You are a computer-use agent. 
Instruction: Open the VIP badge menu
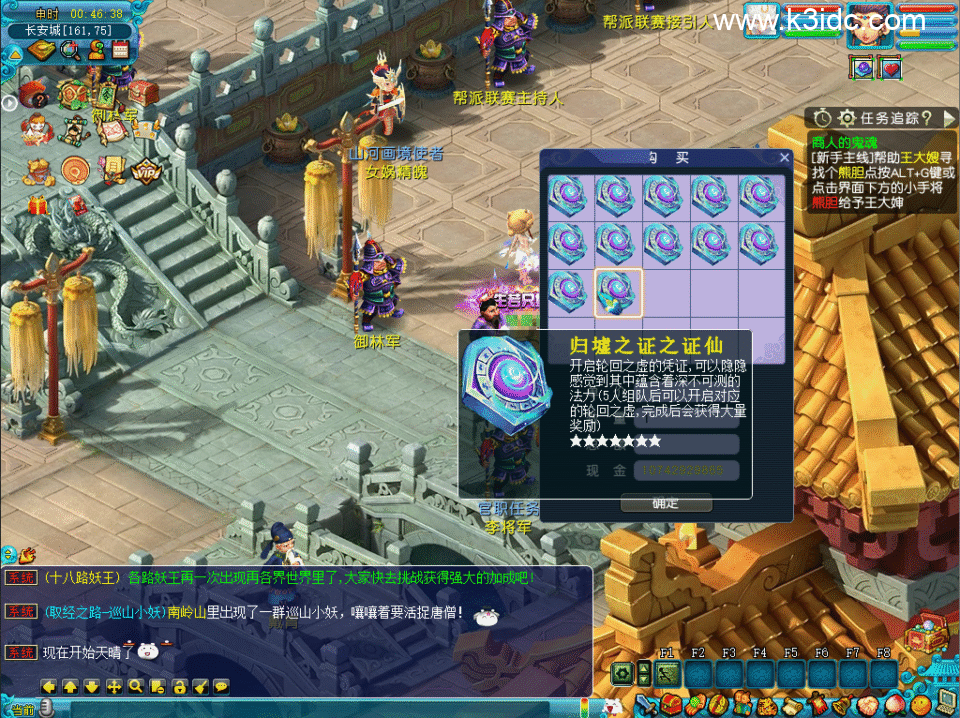pyautogui.click(x=146, y=169)
